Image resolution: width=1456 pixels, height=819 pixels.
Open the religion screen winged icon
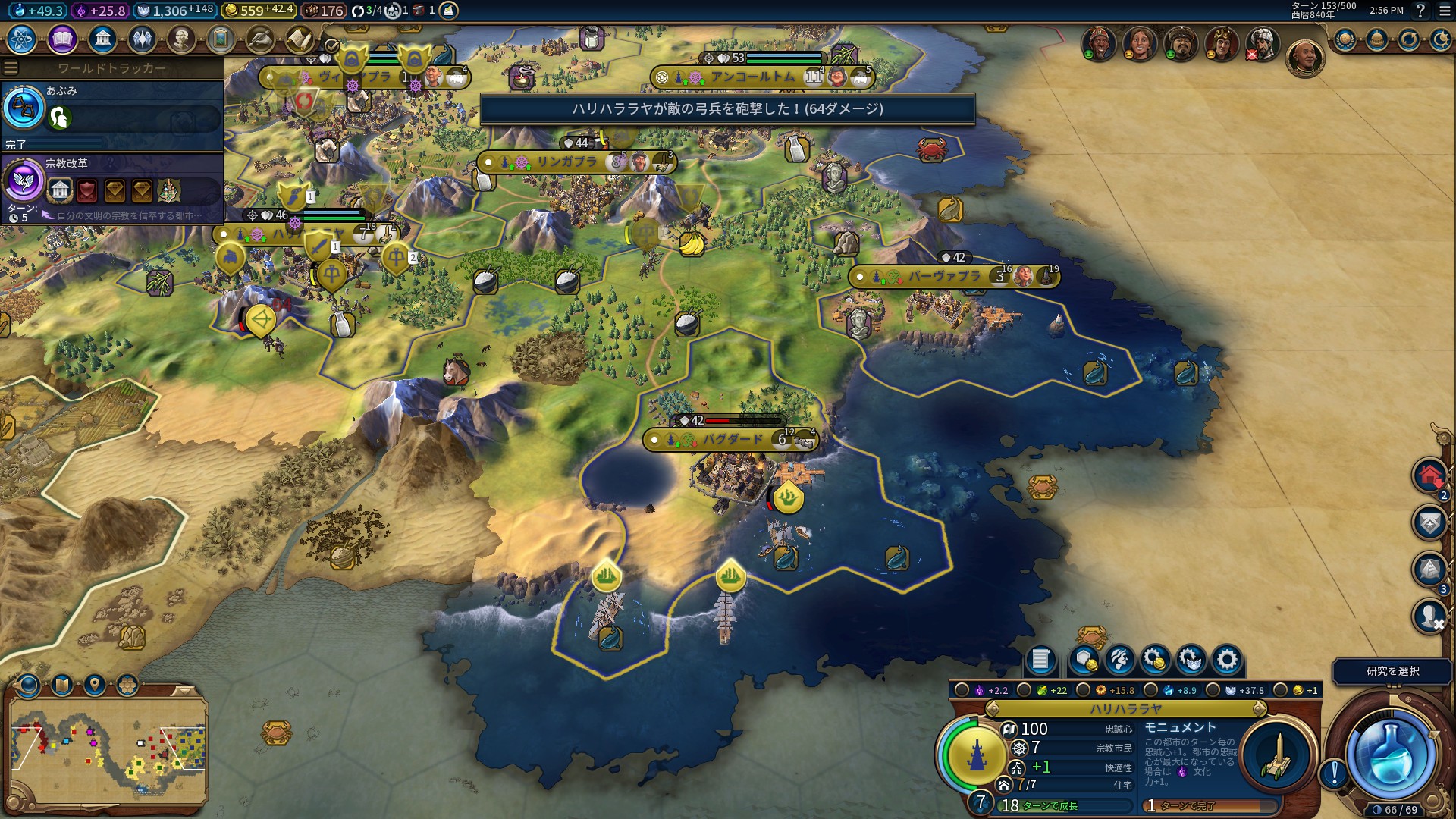tap(142, 39)
